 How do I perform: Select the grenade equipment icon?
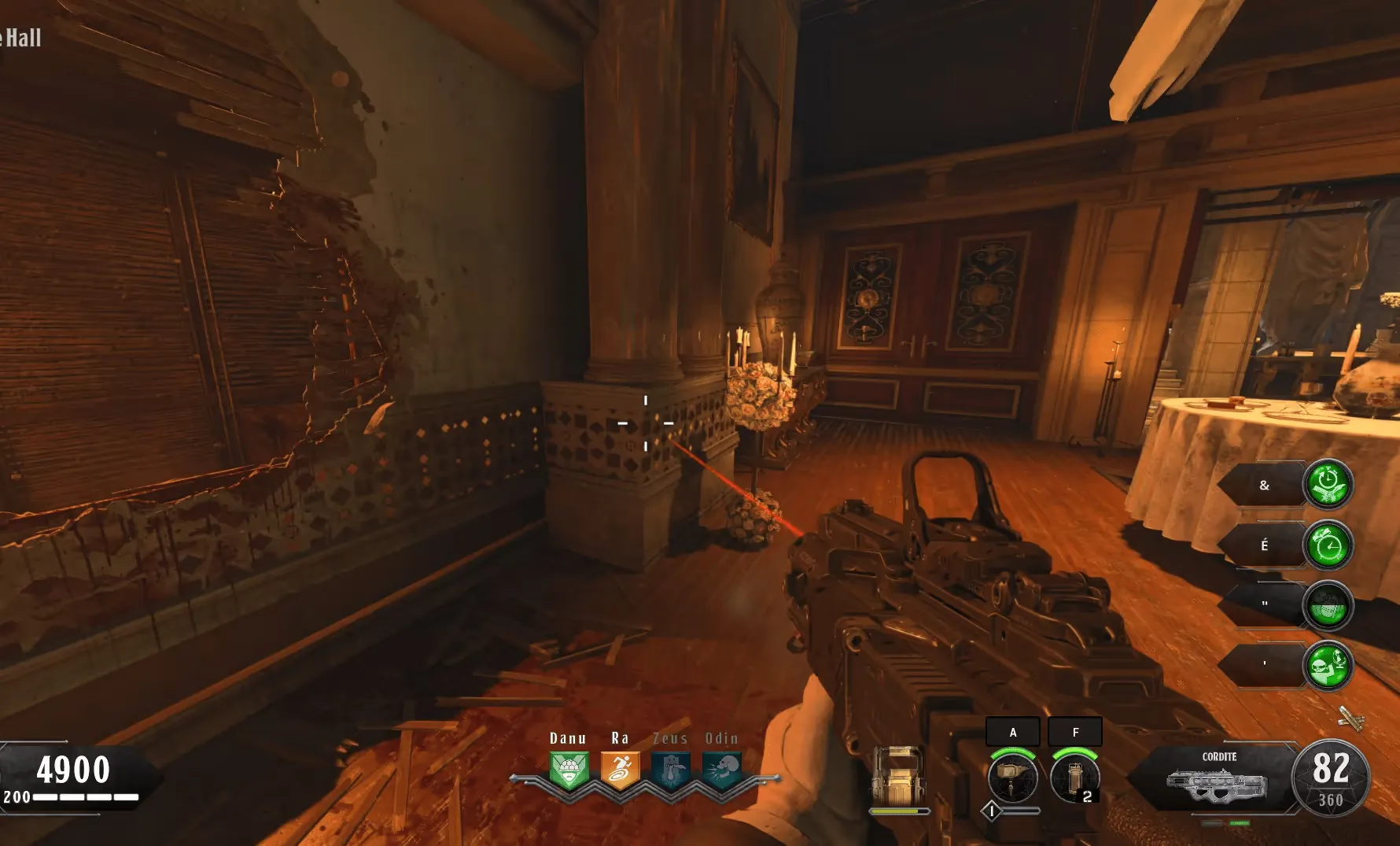tap(1074, 776)
